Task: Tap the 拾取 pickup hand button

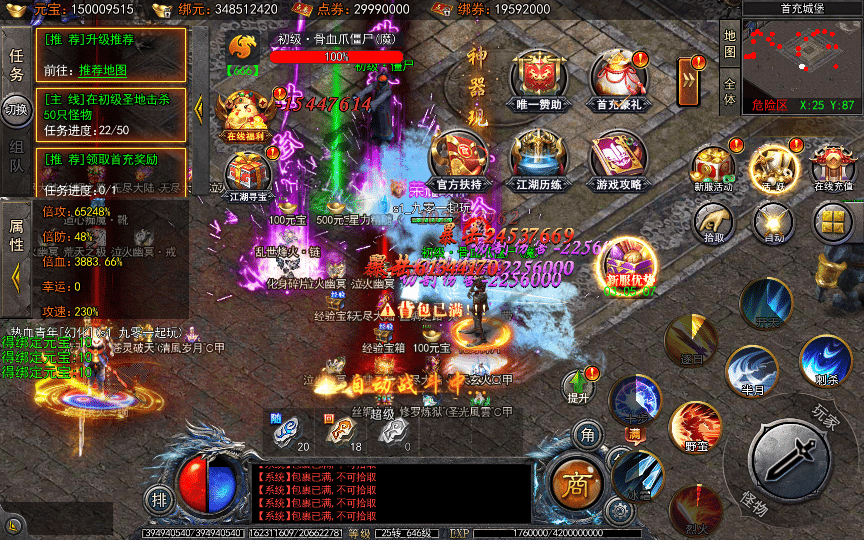Action: (x=714, y=222)
